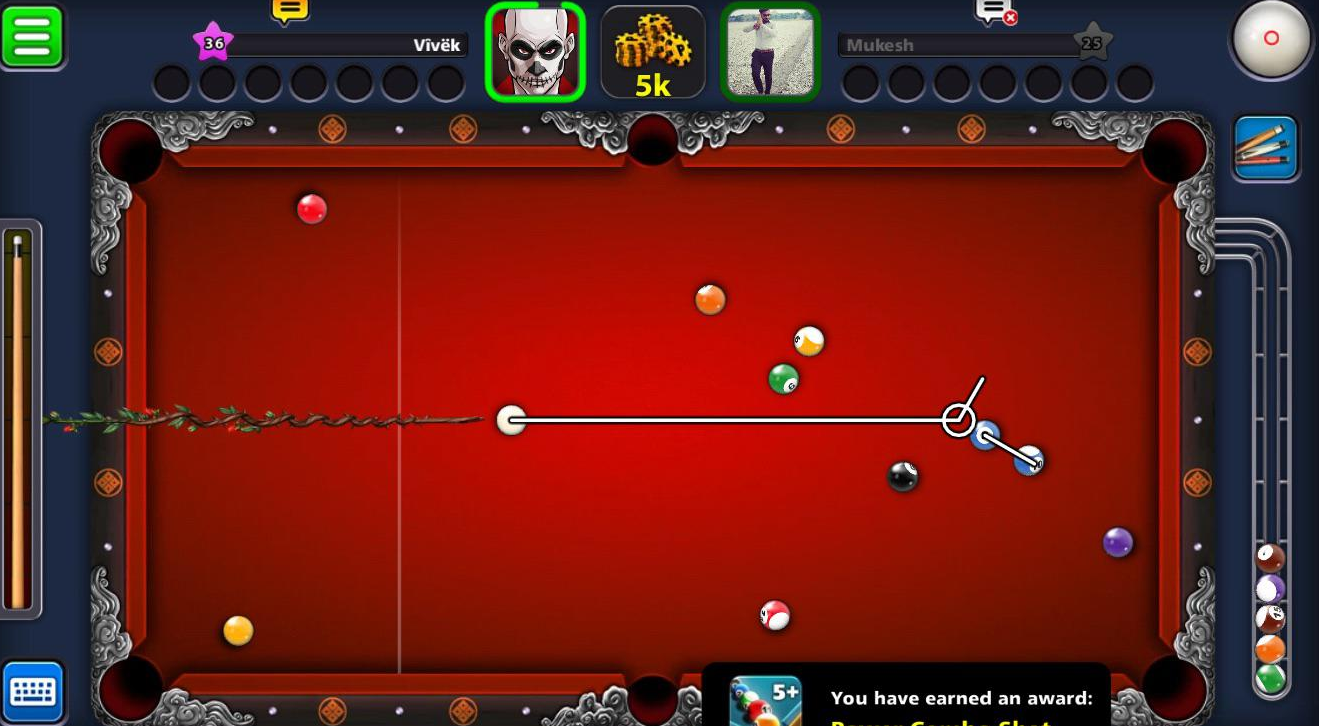This screenshot has width=1319, height=726.
Task: Open the green hamburger menu
Action: coord(33,35)
